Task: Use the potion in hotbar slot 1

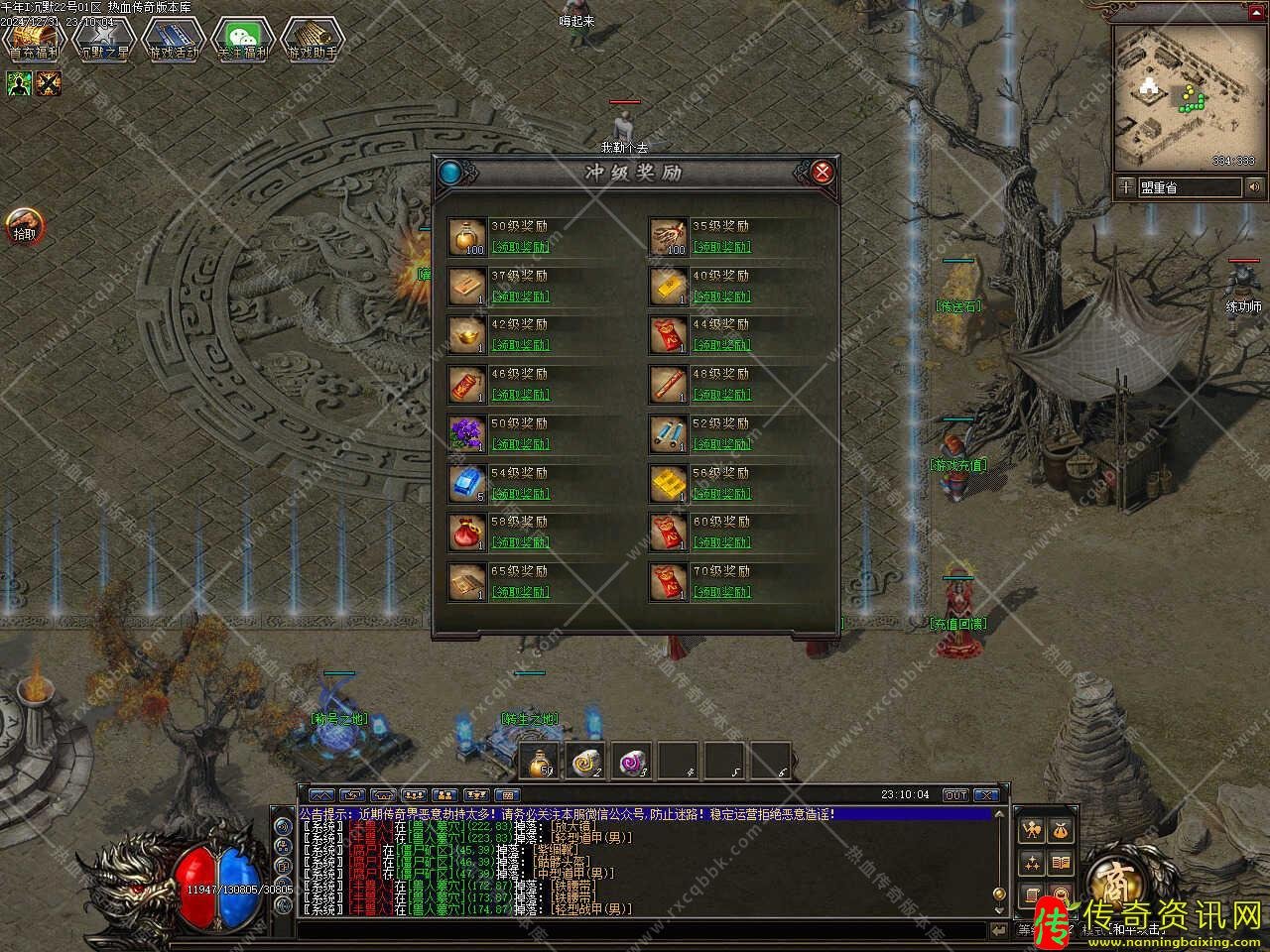Action: click(540, 762)
